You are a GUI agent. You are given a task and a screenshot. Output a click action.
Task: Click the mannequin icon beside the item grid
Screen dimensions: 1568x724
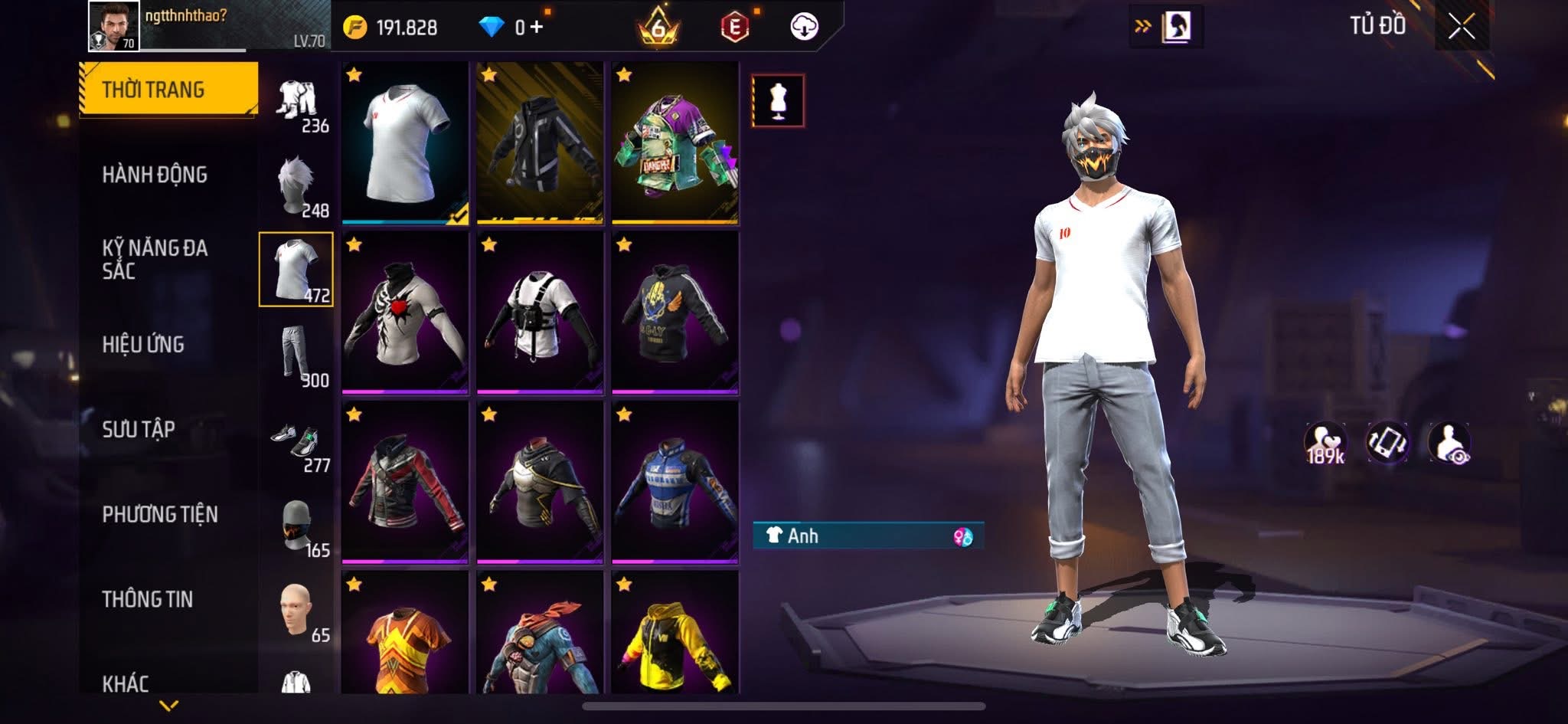click(778, 100)
